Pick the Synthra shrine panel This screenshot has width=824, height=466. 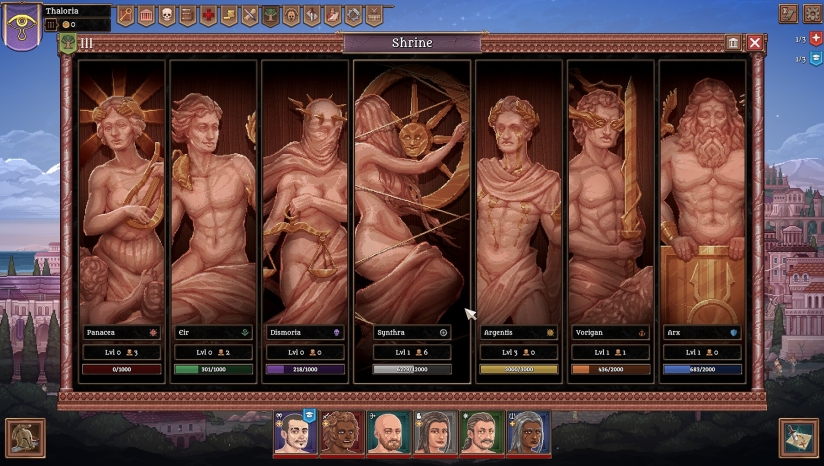411,200
